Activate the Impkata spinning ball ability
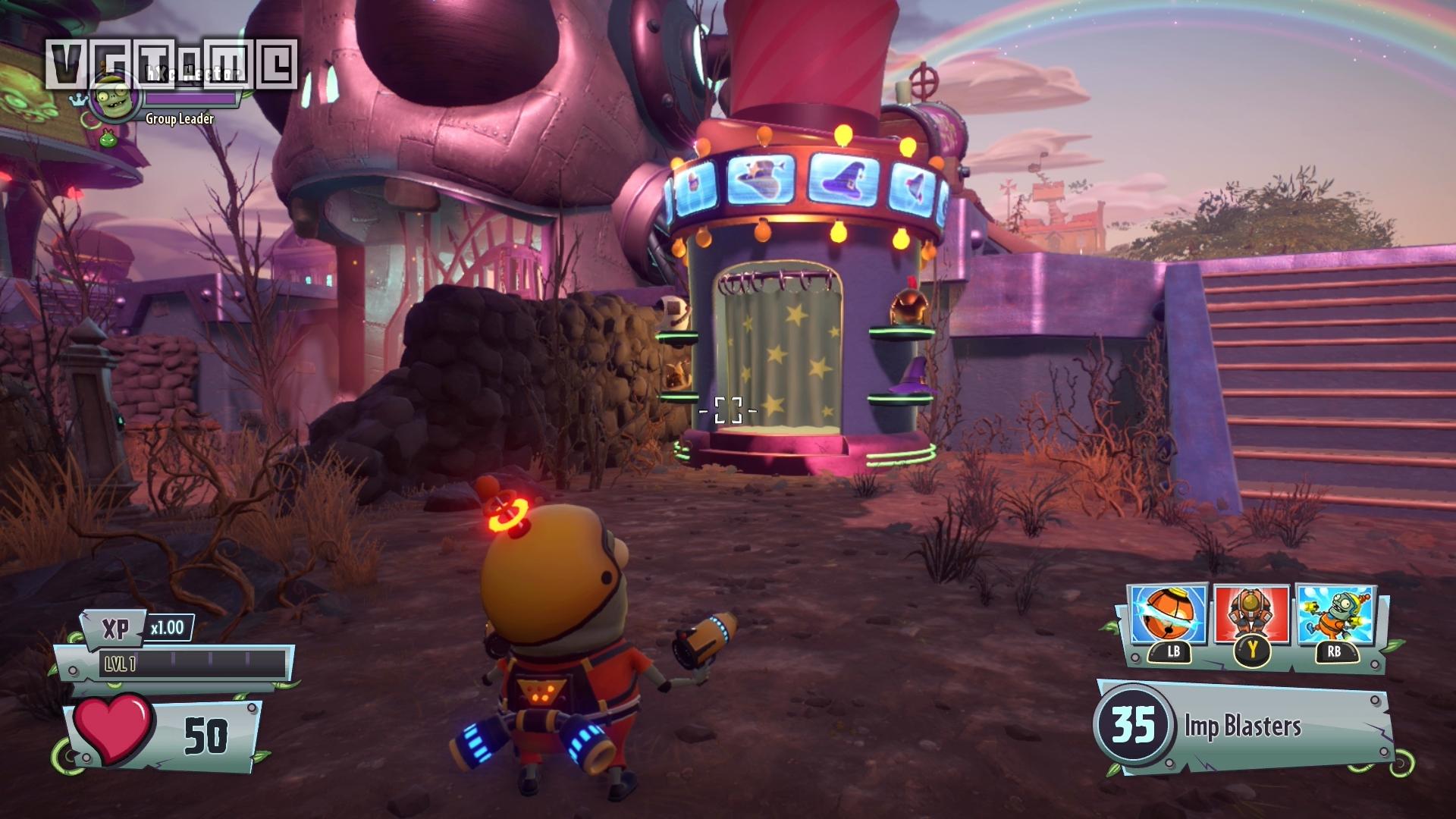The height and width of the screenshot is (819, 1456). [x=1169, y=614]
